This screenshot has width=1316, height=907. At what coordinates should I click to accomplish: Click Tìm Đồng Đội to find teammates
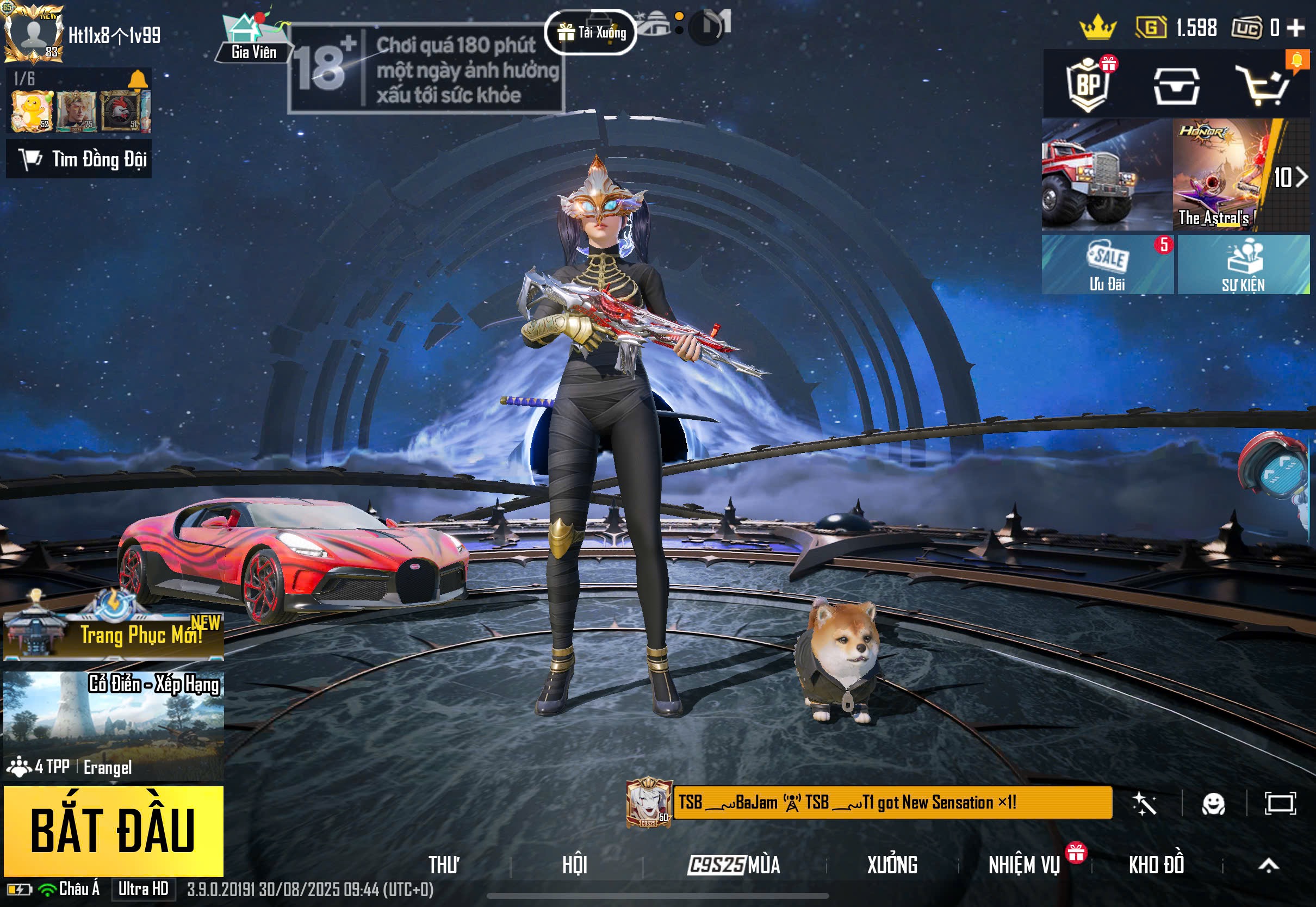click(x=79, y=160)
